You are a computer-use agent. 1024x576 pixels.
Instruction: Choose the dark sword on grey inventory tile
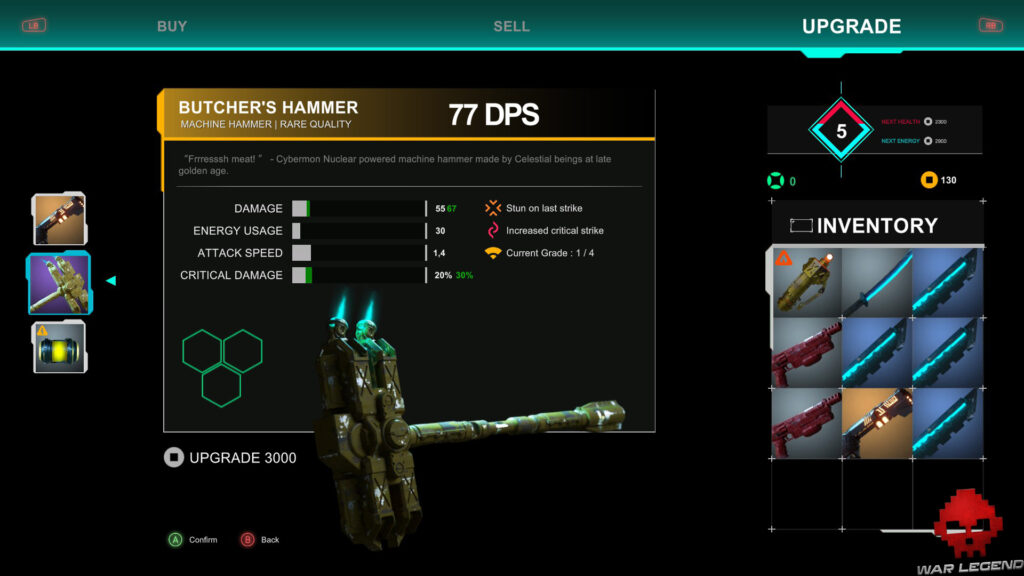(x=876, y=283)
